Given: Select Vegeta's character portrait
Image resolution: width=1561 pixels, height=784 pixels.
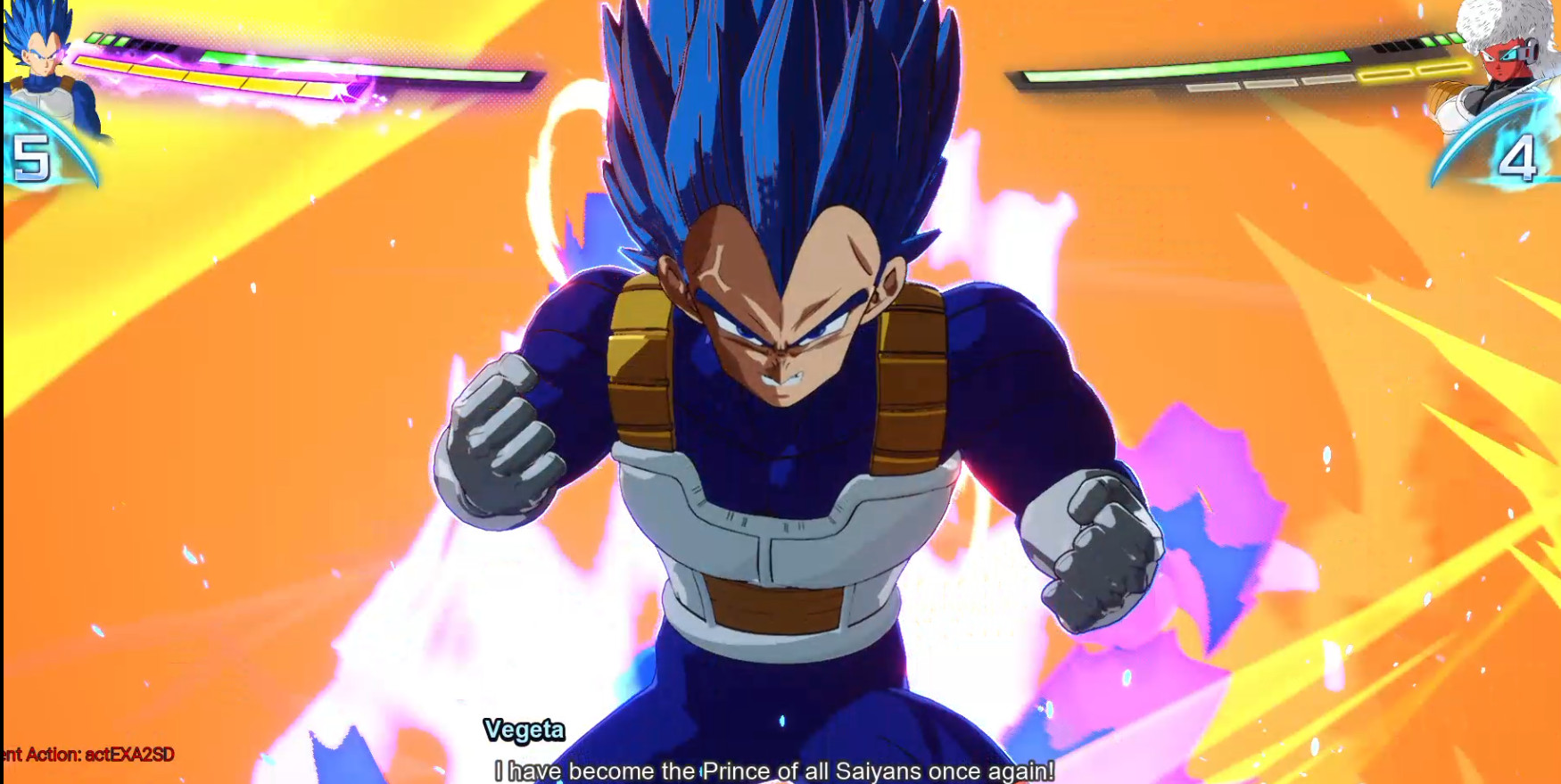Looking at the screenshot, I should click(40, 58).
